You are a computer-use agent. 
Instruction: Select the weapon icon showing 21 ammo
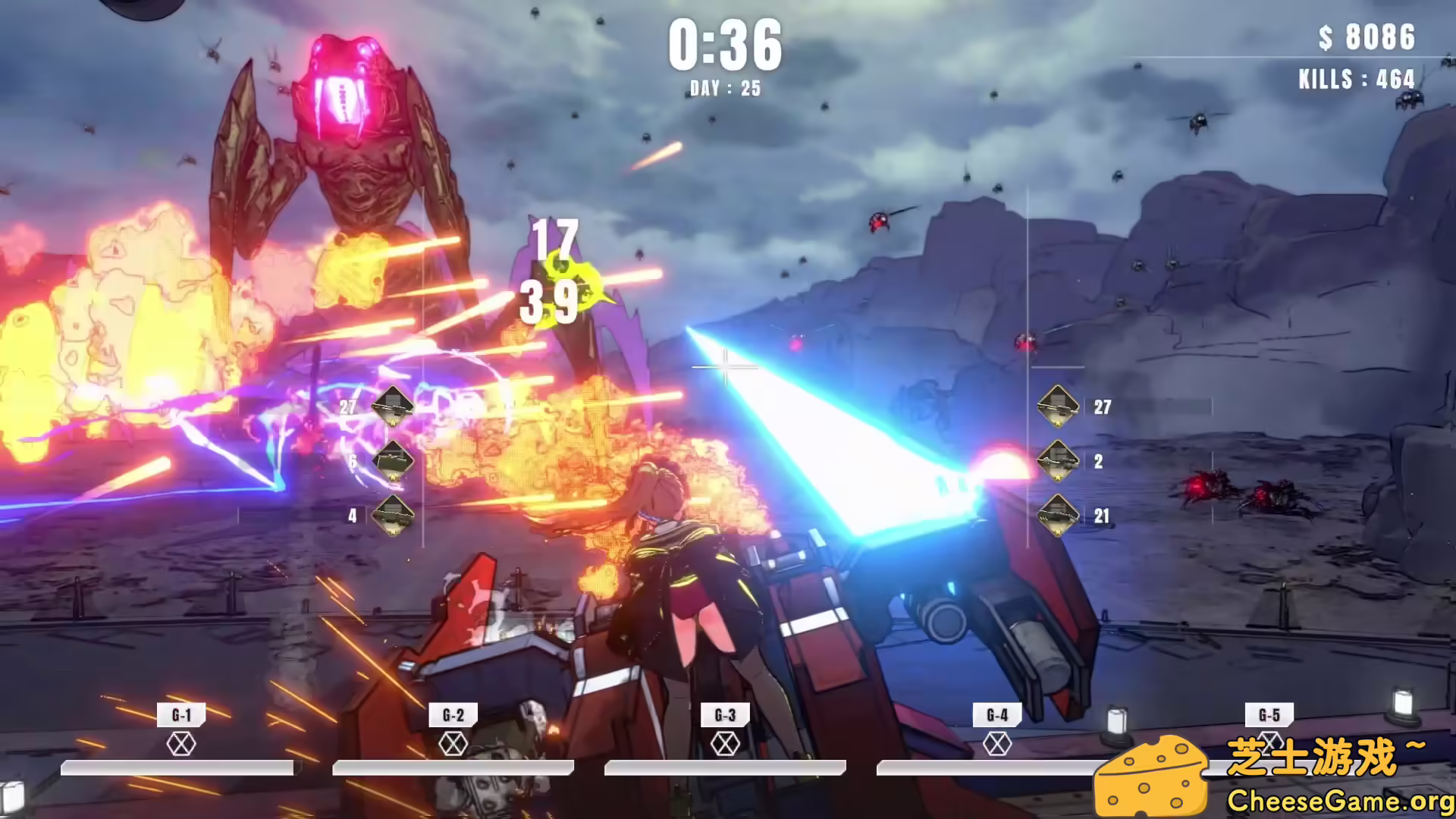point(1058,515)
